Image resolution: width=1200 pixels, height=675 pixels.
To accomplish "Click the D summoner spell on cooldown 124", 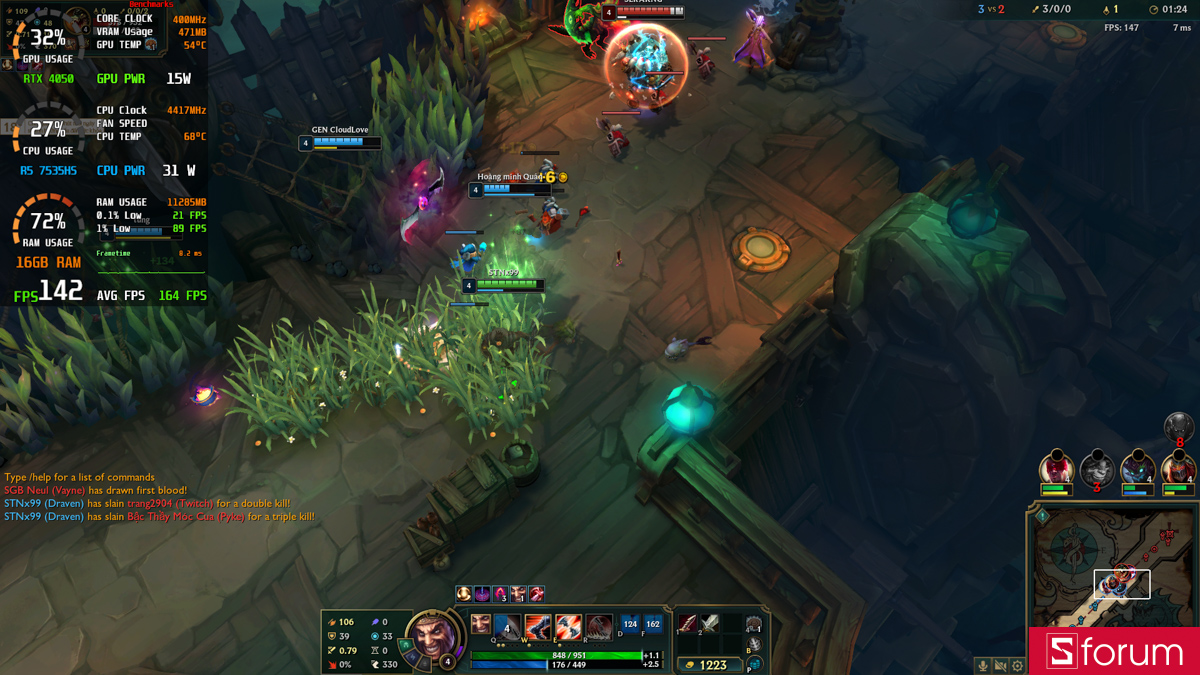I will point(630,625).
